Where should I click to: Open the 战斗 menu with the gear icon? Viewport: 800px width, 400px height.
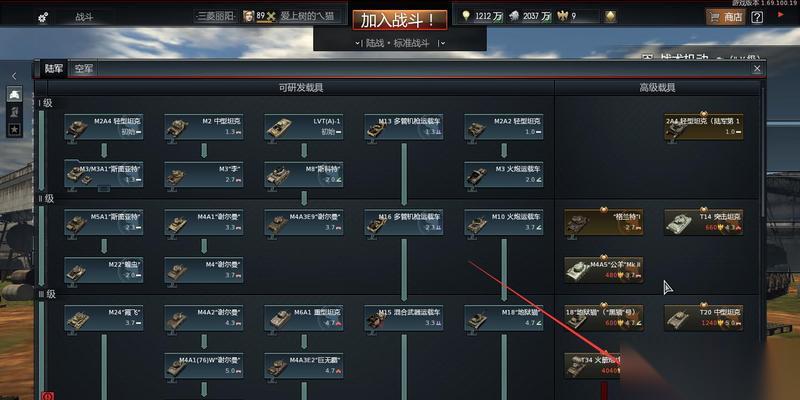pos(63,17)
